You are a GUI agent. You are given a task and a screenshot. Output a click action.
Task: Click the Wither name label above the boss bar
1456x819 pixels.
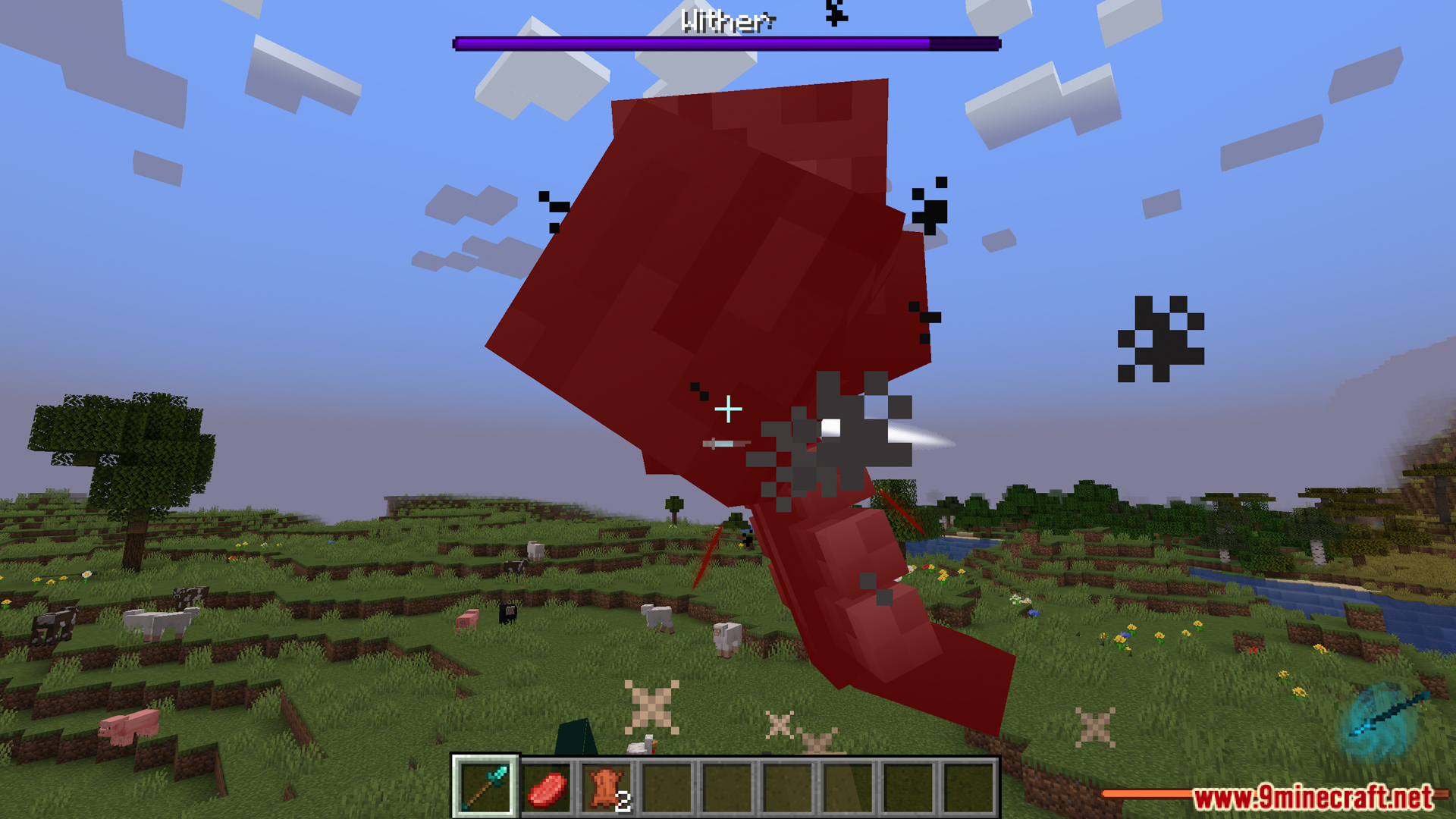click(726, 22)
